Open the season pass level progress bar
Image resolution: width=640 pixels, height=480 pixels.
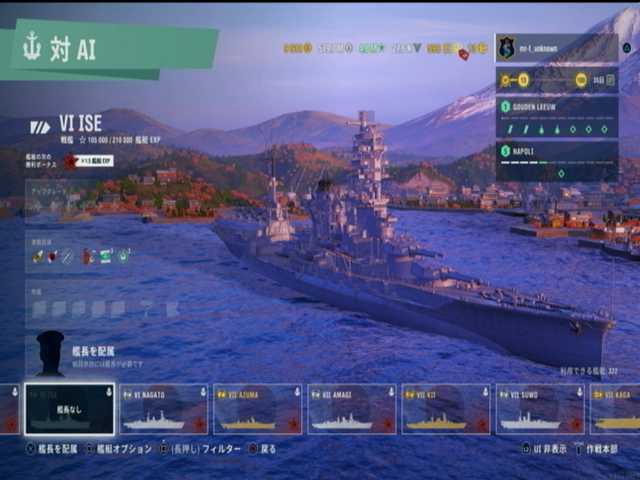pyautogui.click(x=556, y=80)
